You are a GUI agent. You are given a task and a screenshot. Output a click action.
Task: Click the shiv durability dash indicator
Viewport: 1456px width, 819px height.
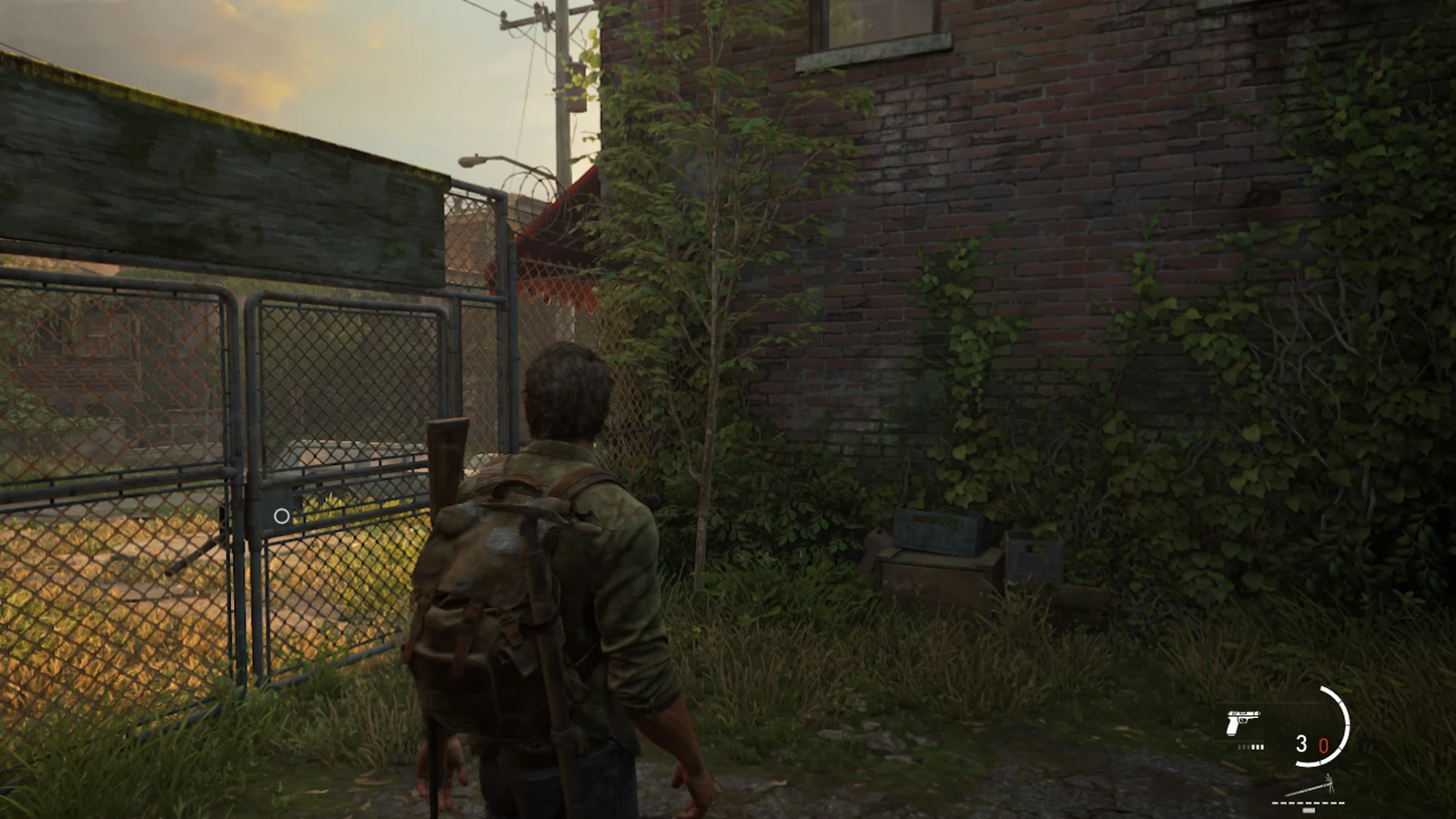point(1309,803)
